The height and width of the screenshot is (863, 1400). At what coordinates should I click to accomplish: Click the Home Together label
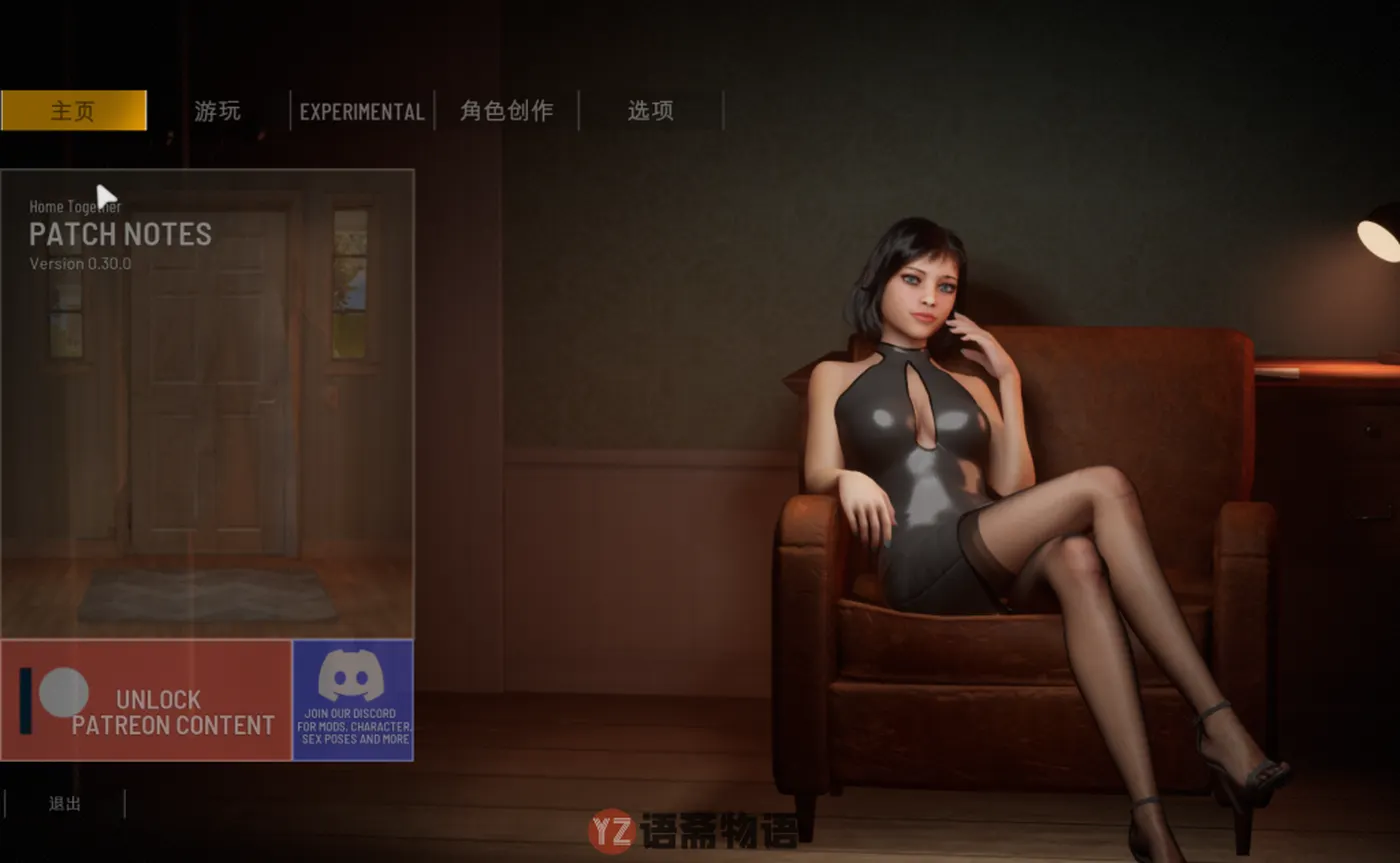(x=74, y=207)
